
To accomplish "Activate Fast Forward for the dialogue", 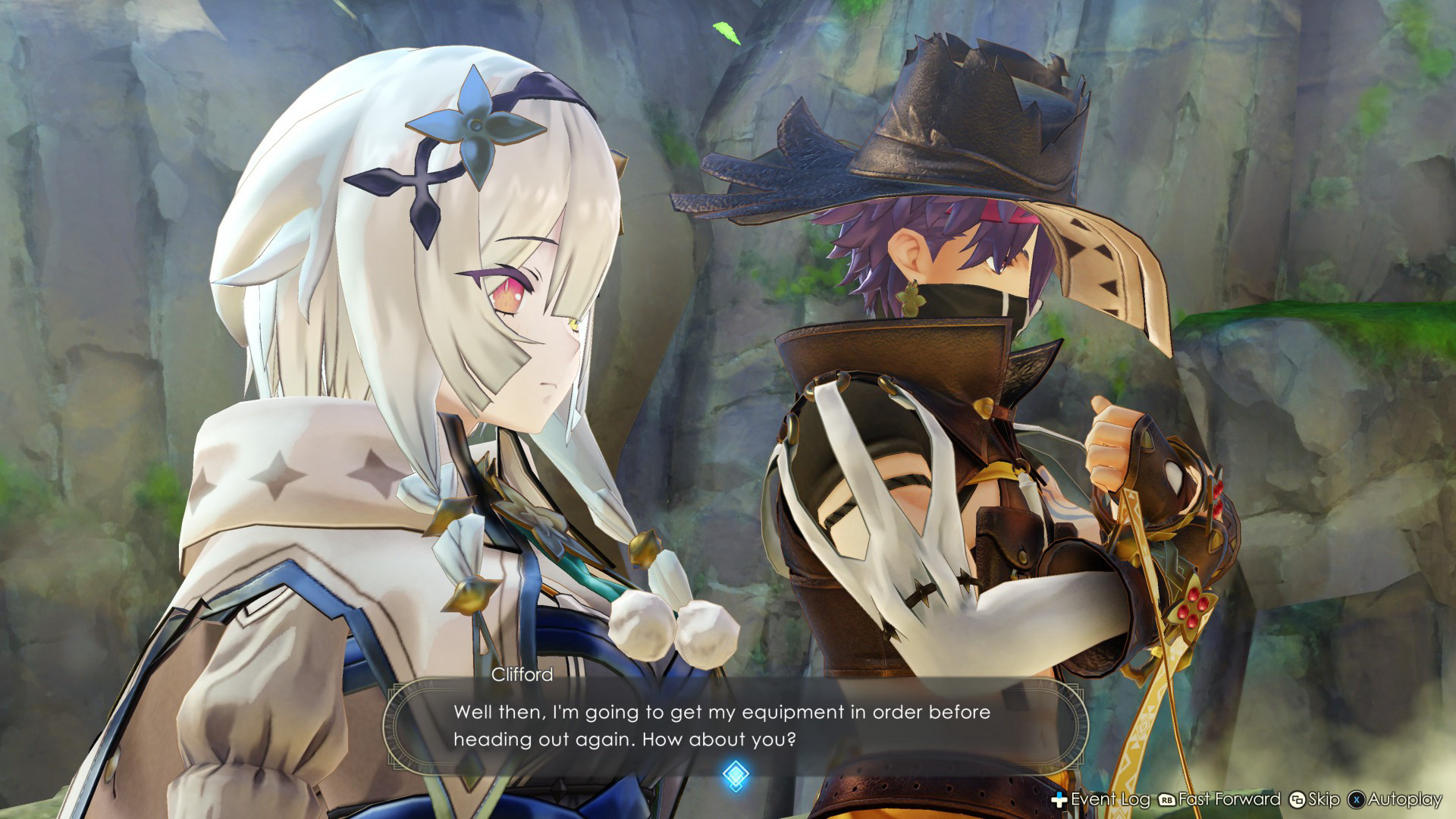I will 1219,799.
